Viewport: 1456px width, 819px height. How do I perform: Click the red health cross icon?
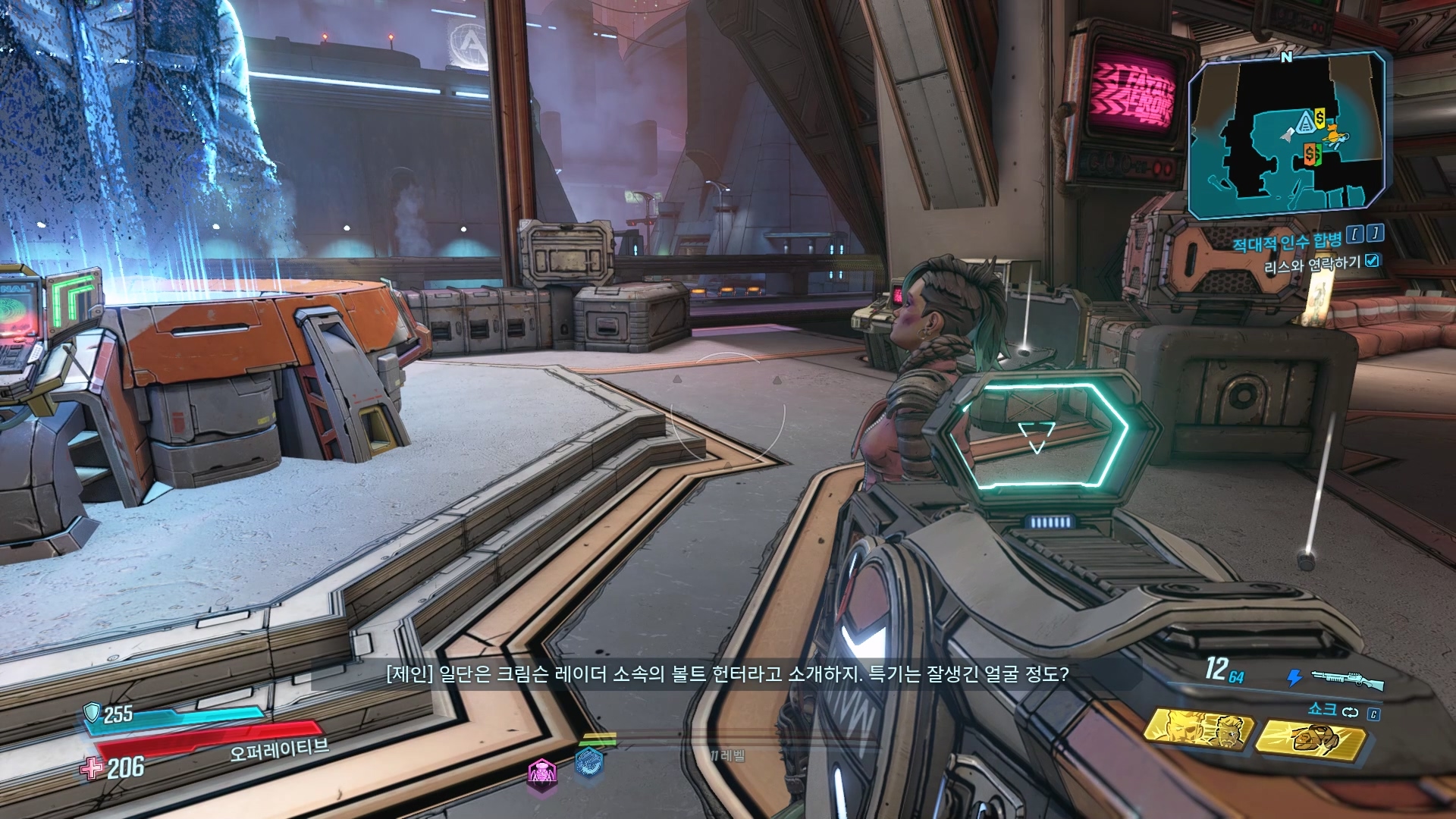point(93,769)
